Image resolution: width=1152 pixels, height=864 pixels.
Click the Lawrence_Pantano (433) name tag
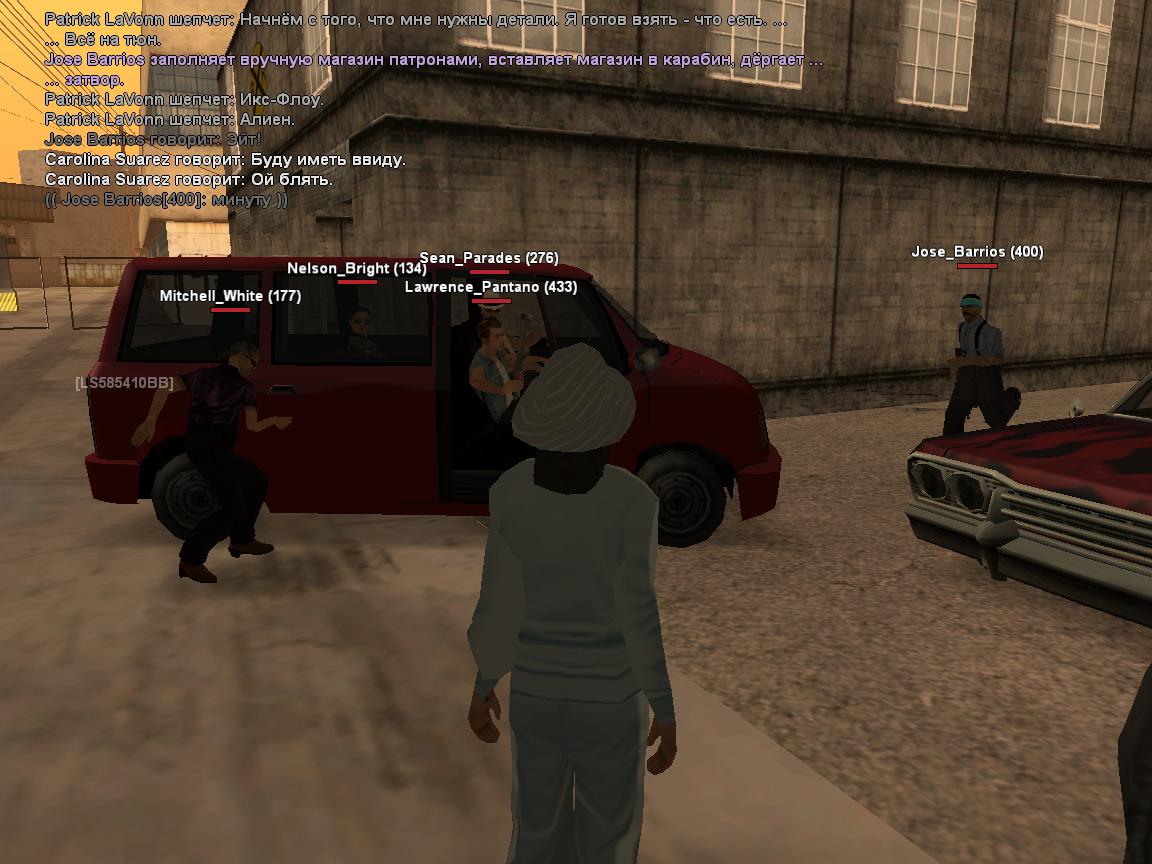(x=490, y=287)
